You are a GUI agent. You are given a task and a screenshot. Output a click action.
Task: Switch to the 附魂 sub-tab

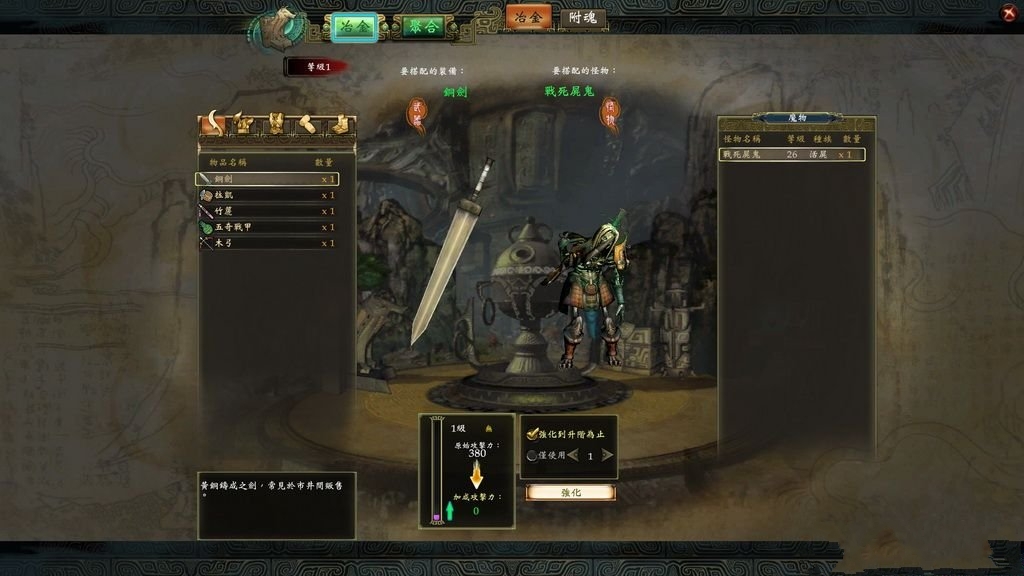click(583, 18)
